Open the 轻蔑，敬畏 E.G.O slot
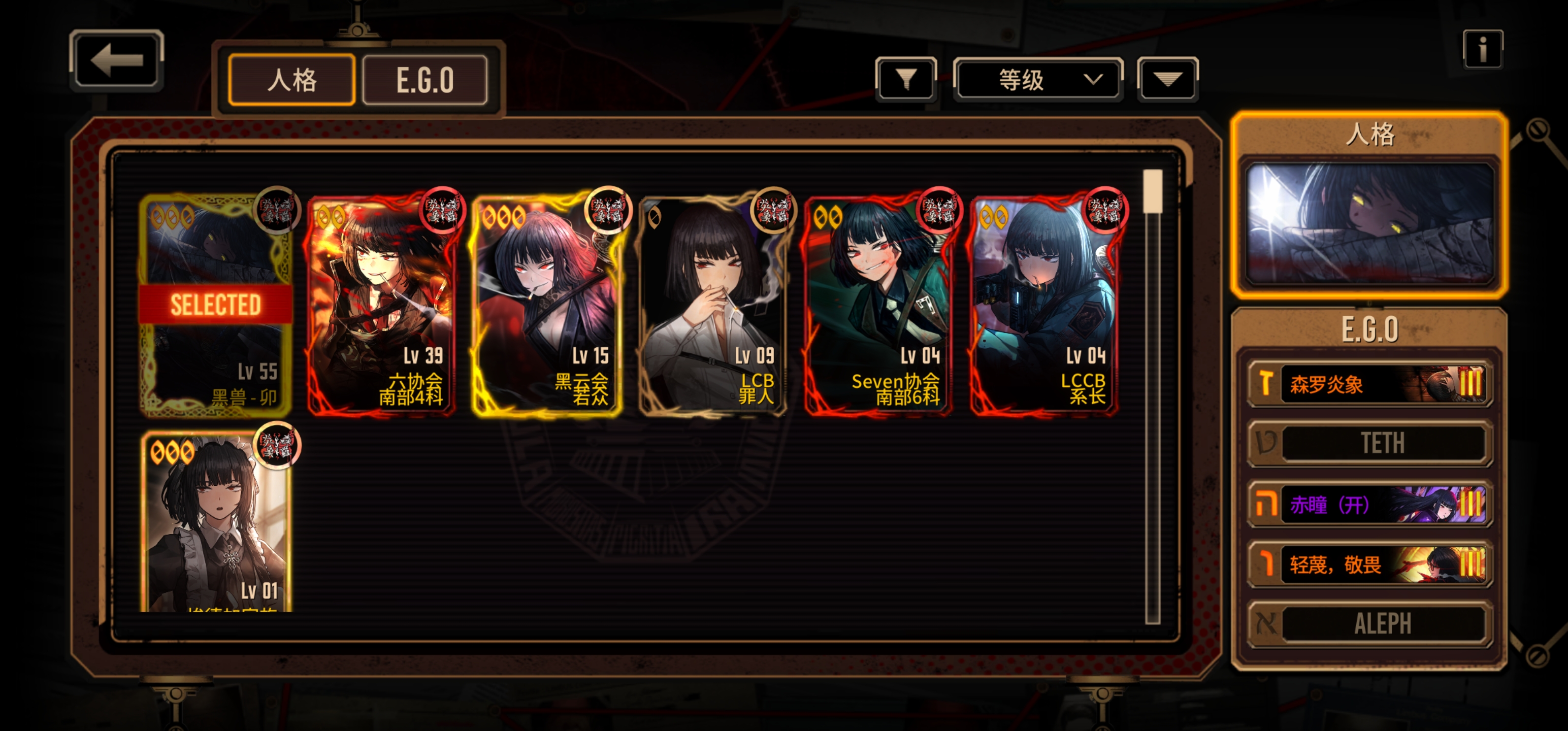Image resolution: width=1568 pixels, height=731 pixels. 1369,564
